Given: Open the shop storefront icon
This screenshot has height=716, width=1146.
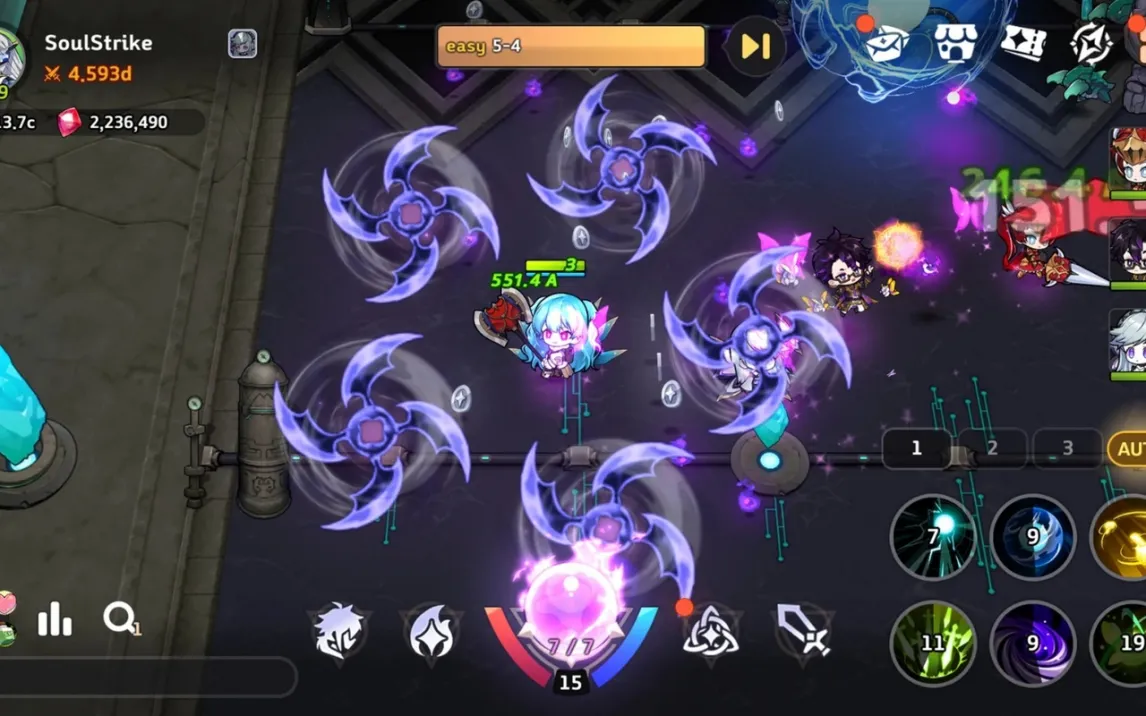Looking at the screenshot, I should (955, 44).
